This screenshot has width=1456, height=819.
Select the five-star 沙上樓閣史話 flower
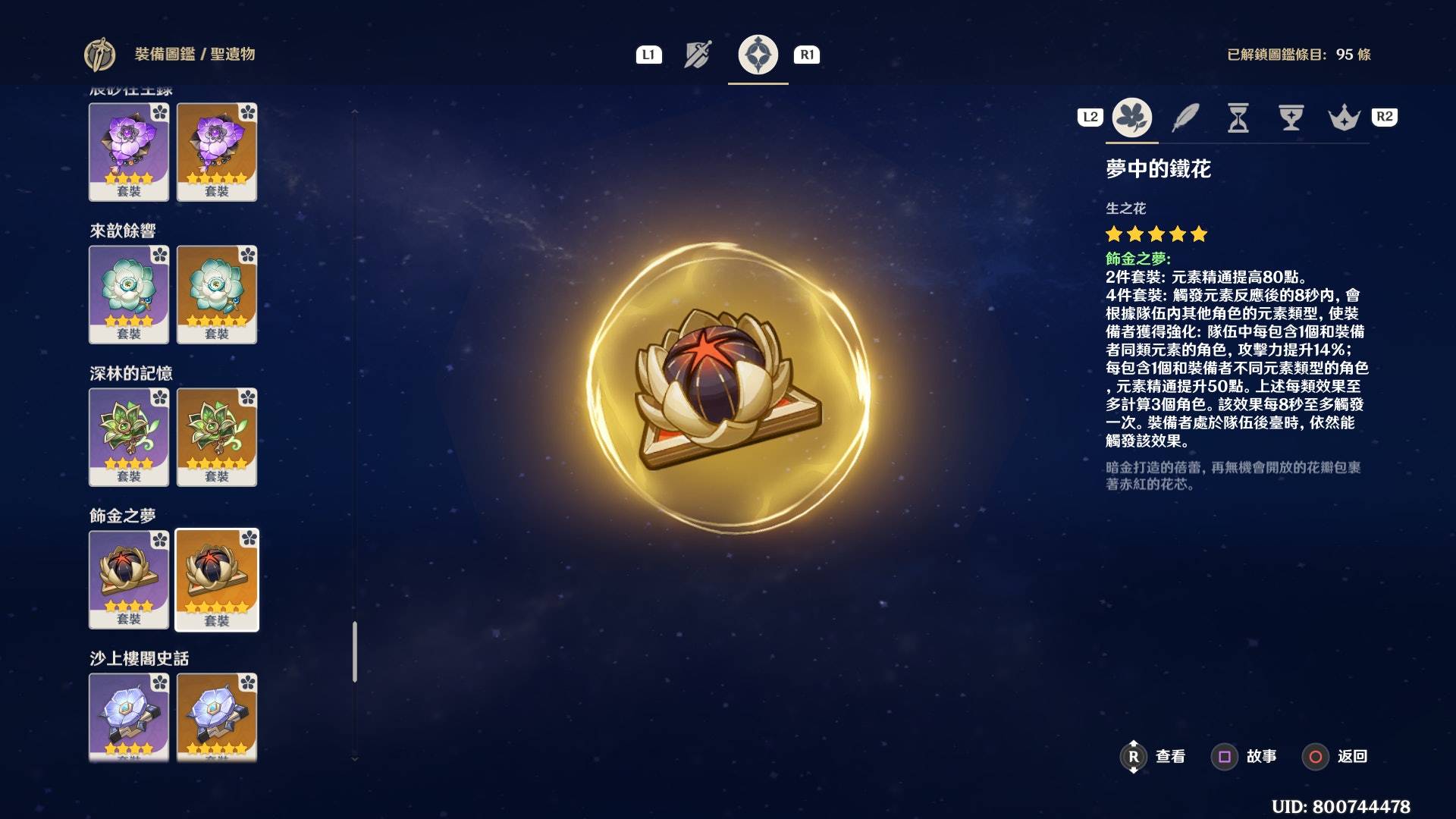[x=217, y=717]
